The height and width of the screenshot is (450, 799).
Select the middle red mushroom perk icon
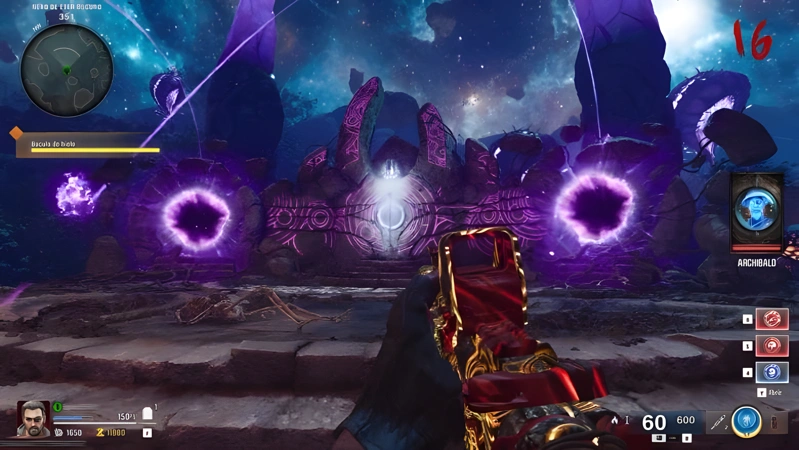tap(772, 346)
